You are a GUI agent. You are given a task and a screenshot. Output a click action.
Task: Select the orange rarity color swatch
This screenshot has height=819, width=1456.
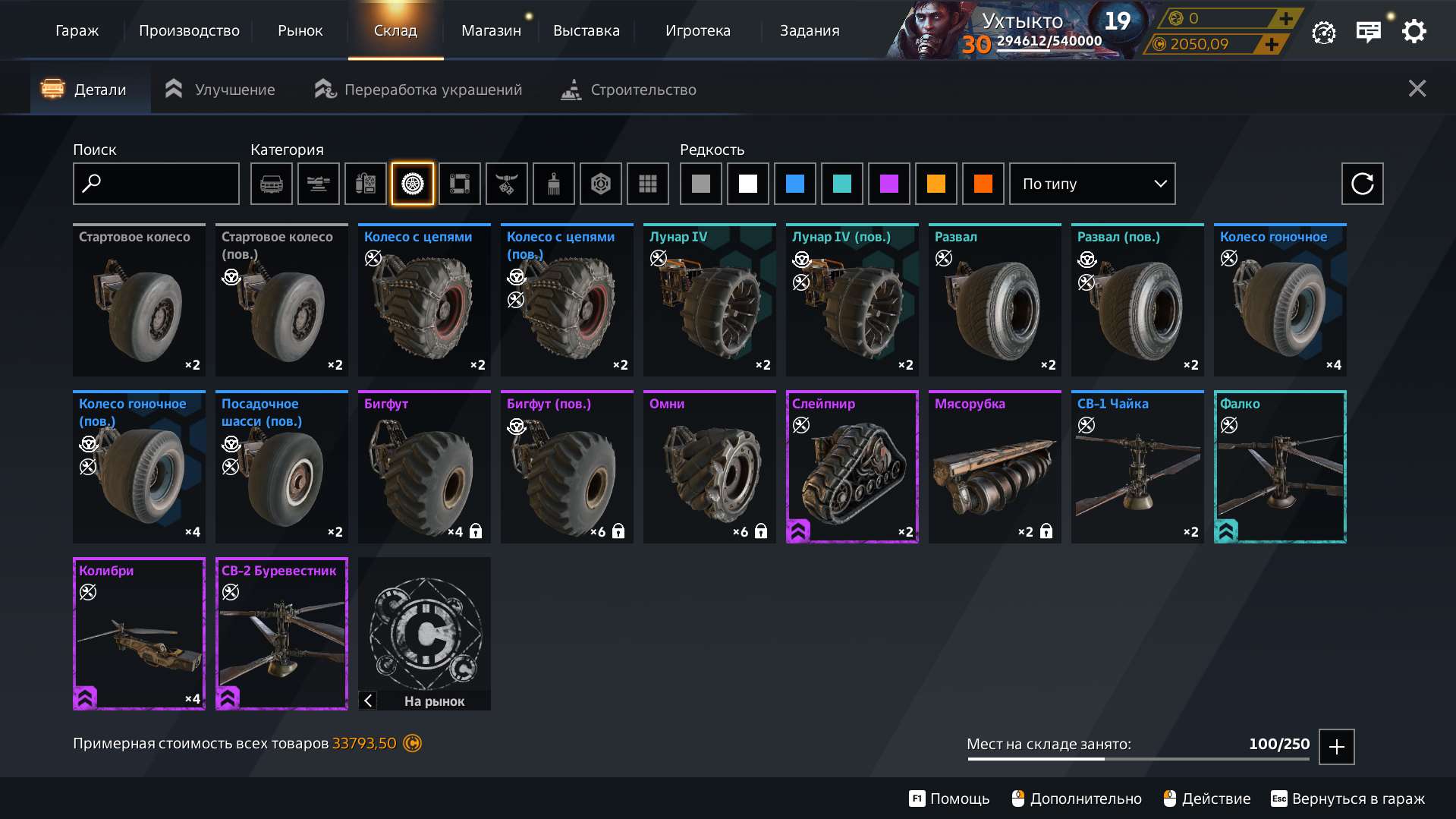pyautogui.click(x=936, y=184)
